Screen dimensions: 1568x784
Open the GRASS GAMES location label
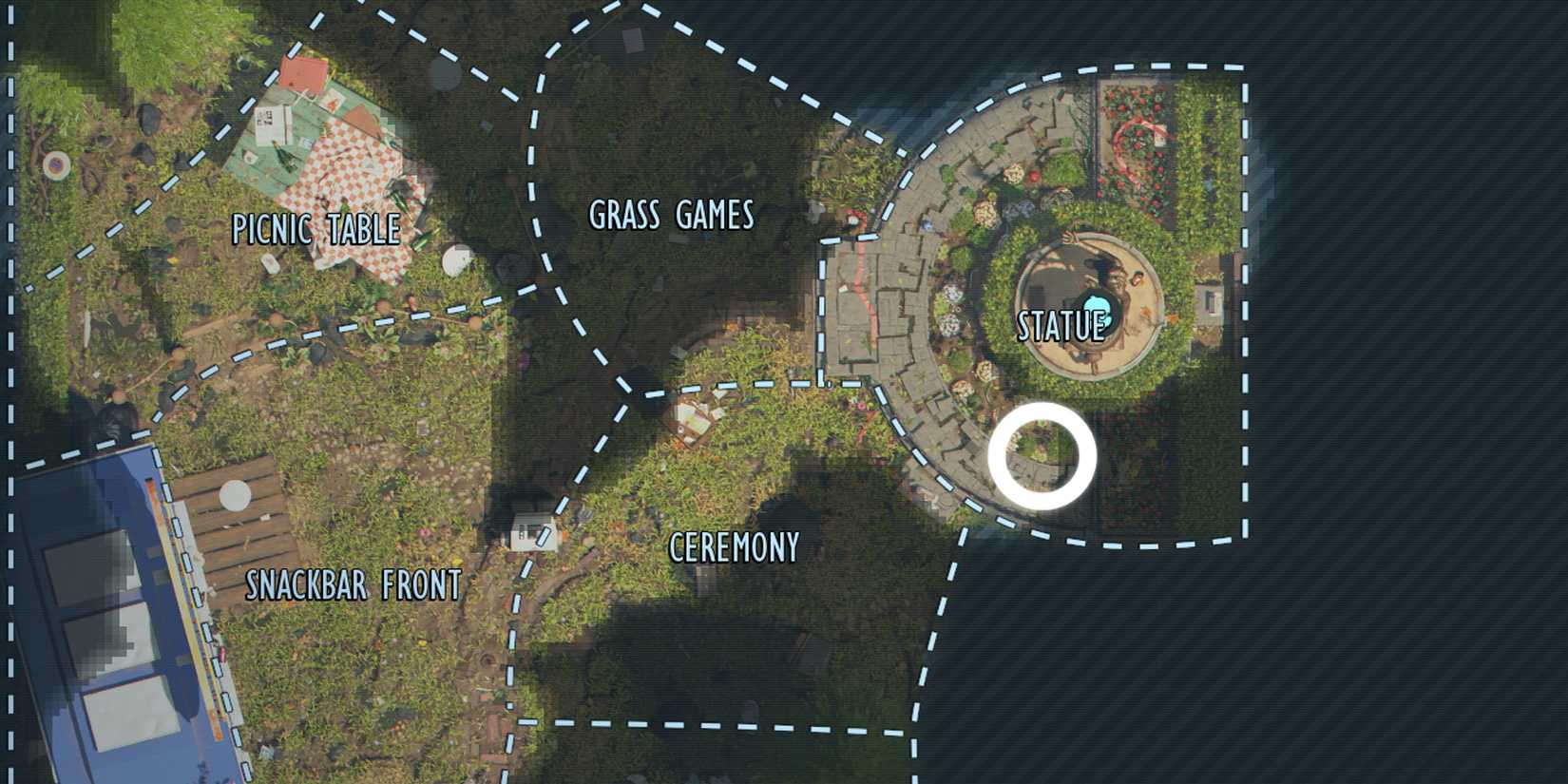click(x=671, y=217)
